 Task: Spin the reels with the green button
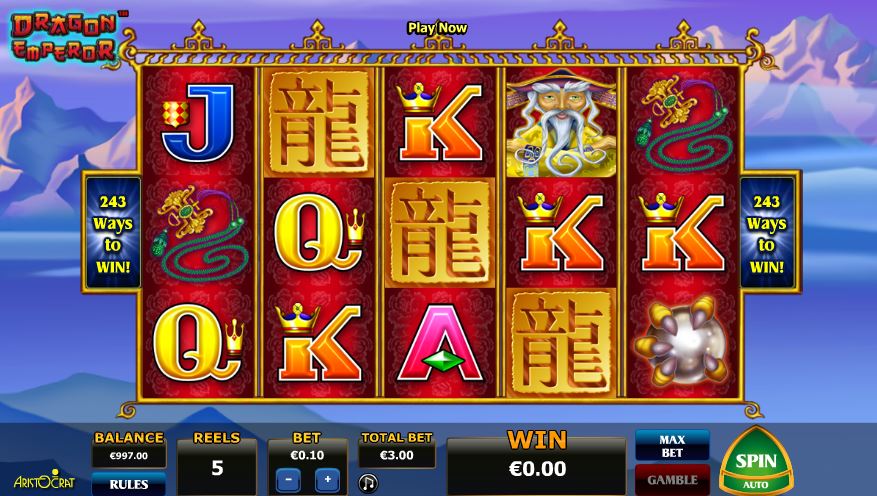coord(756,461)
